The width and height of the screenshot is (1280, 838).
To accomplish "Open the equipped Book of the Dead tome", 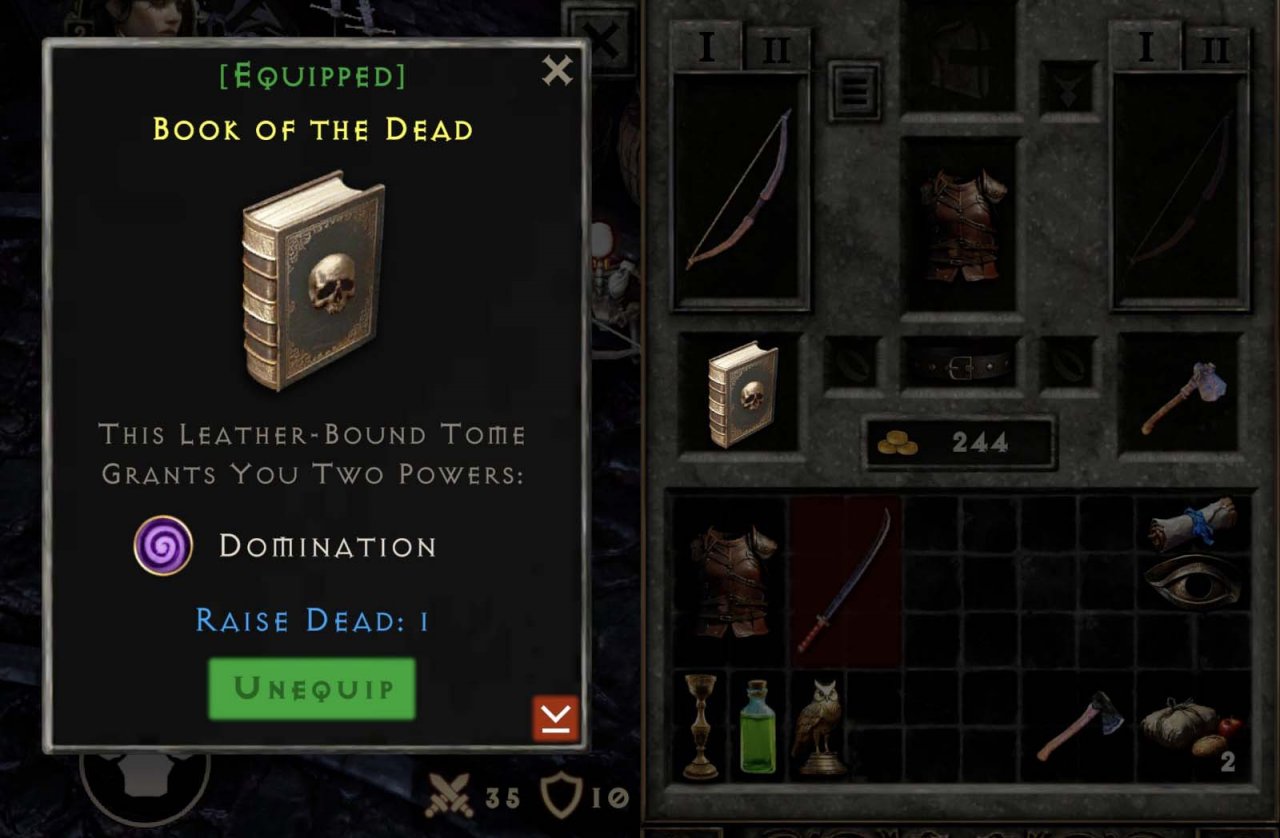I will [744, 395].
